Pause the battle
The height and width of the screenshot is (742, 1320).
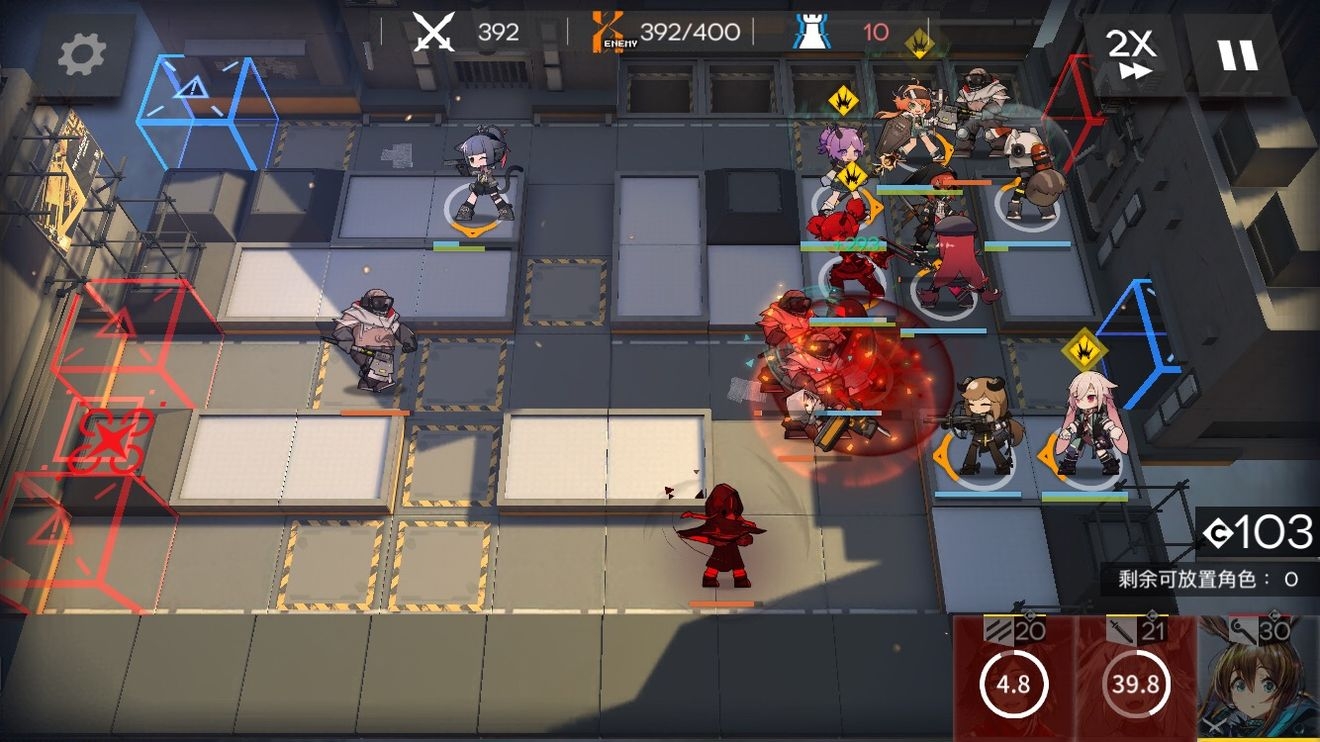(1237, 53)
